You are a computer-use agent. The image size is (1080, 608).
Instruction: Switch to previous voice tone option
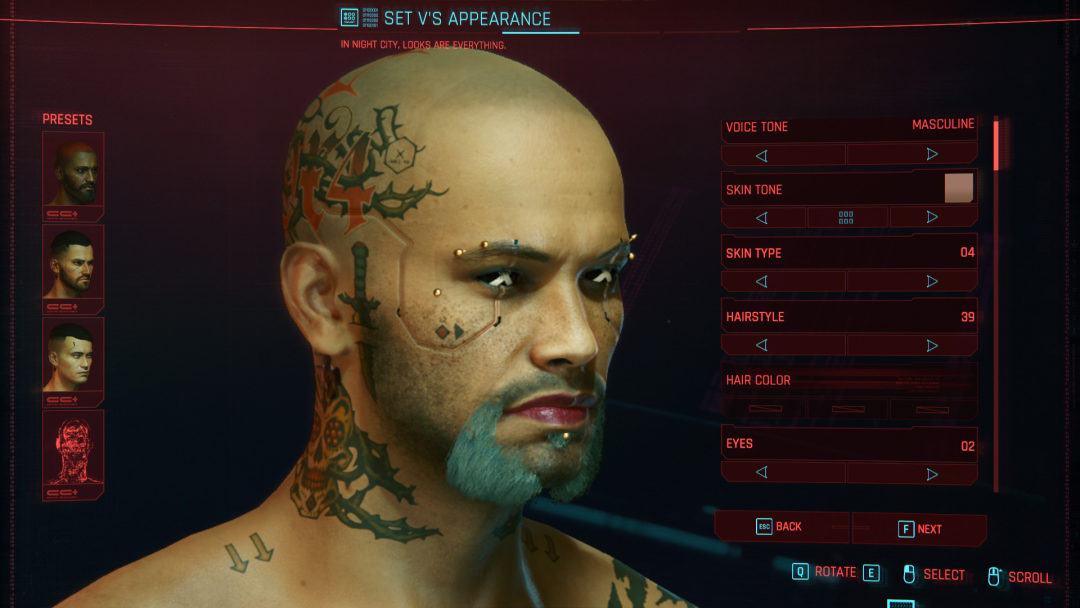click(762, 155)
